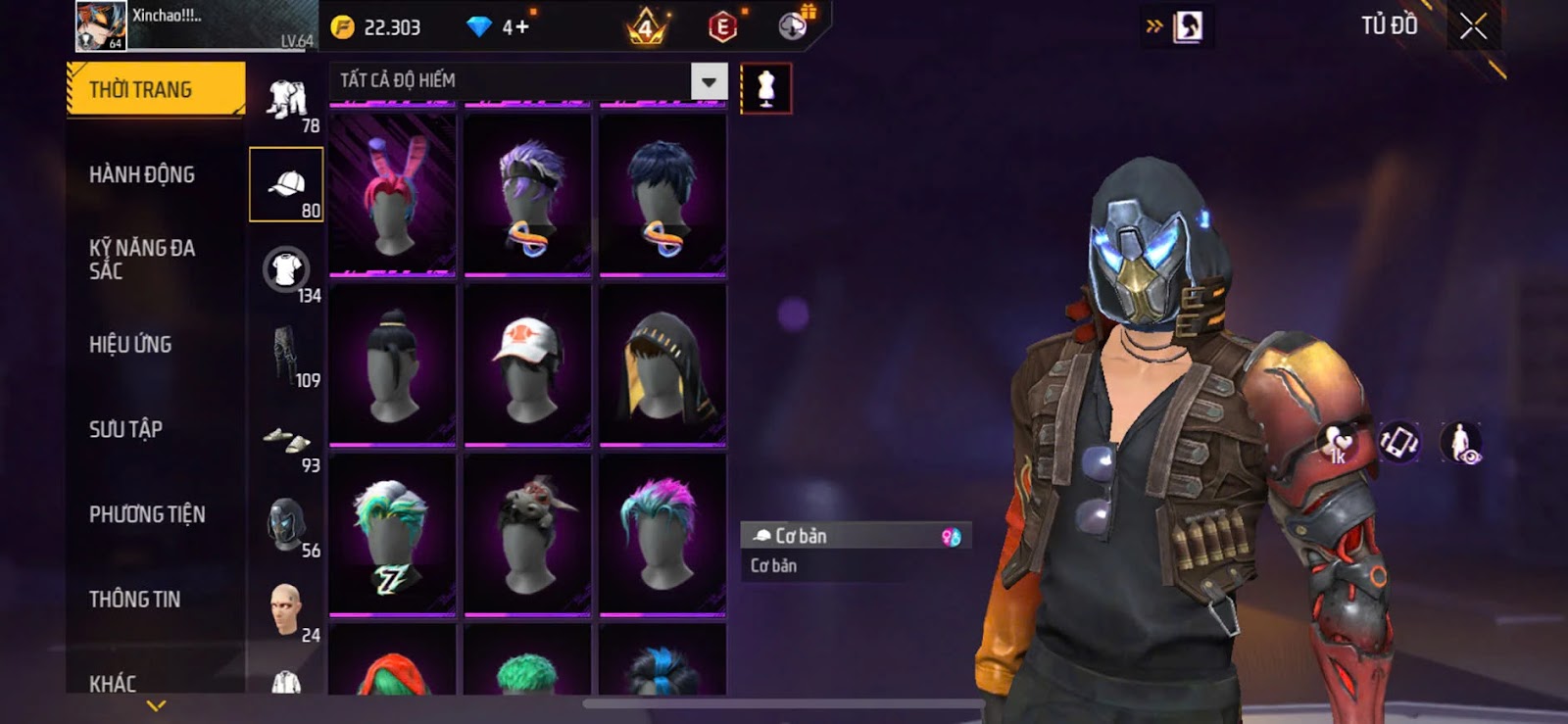Select the Kỹ Năng Đa Sắc tab

(142, 260)
